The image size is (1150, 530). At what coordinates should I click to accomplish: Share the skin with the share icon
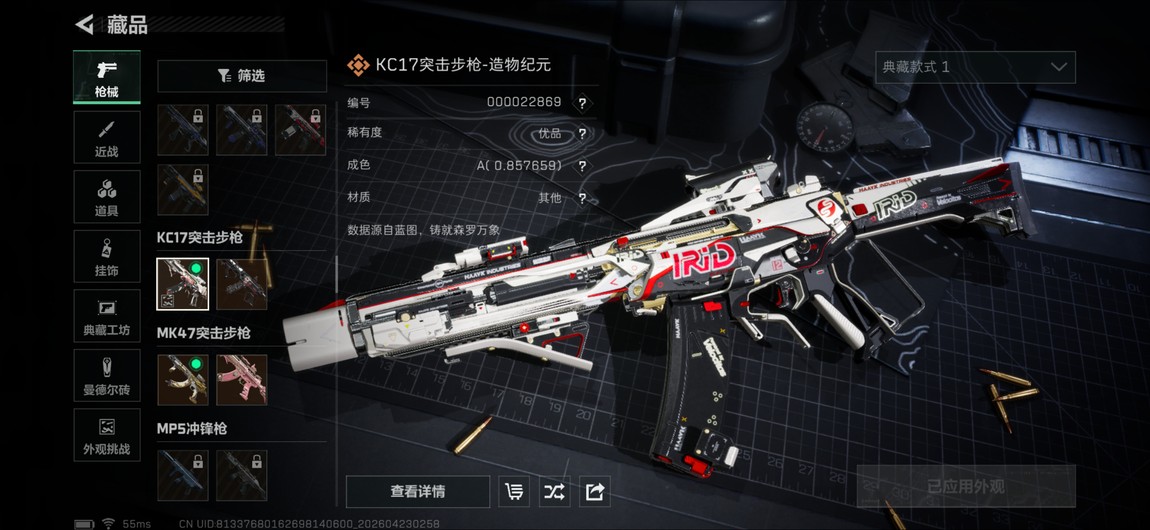tap(594, 492)
